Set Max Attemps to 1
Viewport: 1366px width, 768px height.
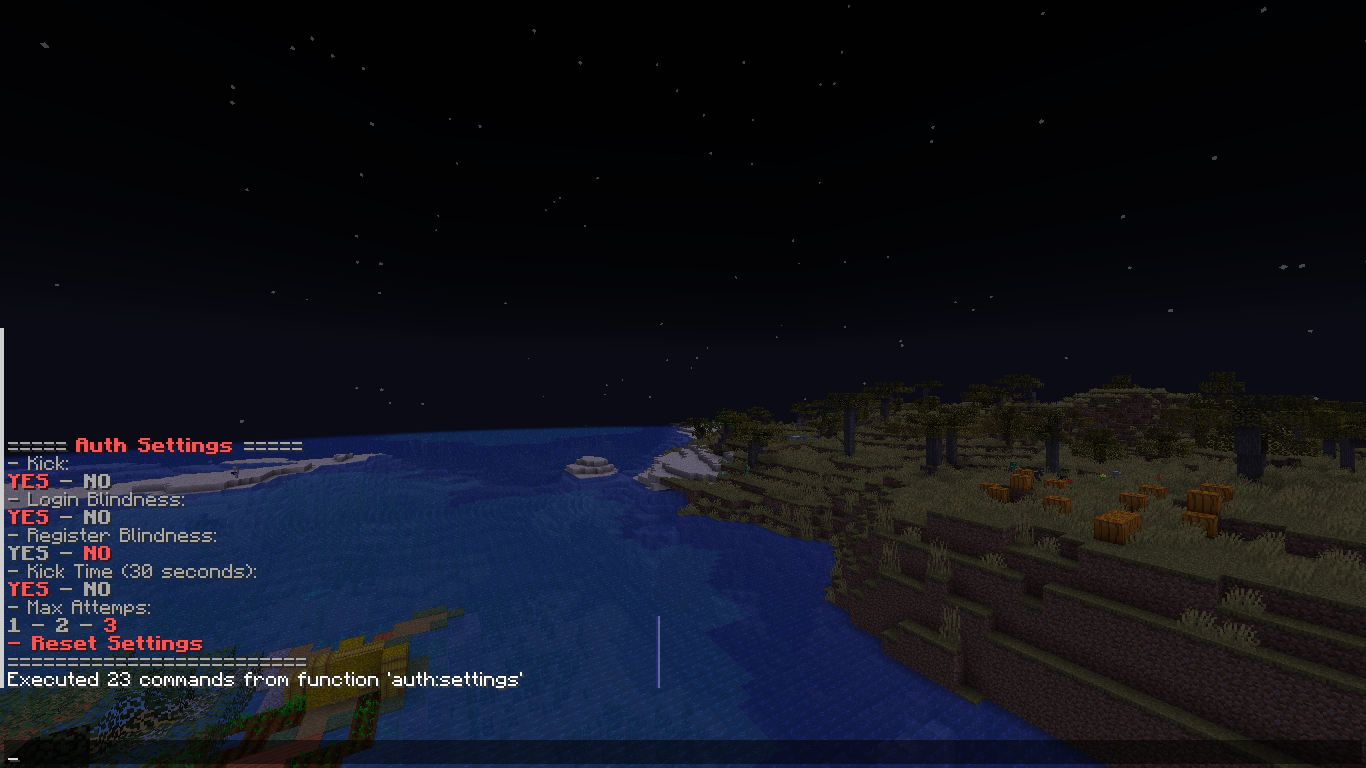(x=12, y=625)
